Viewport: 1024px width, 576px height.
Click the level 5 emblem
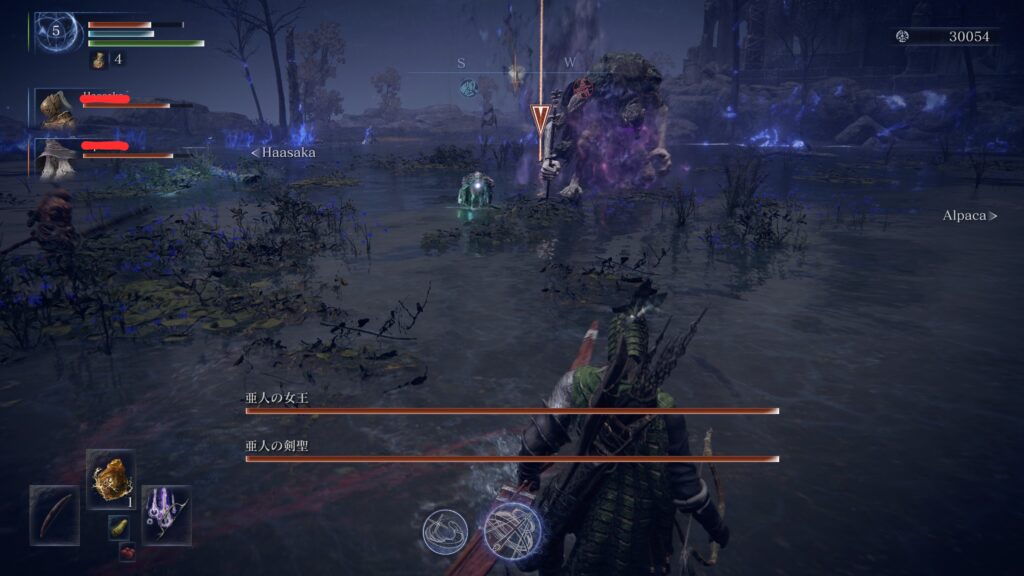tap(56, 31)
